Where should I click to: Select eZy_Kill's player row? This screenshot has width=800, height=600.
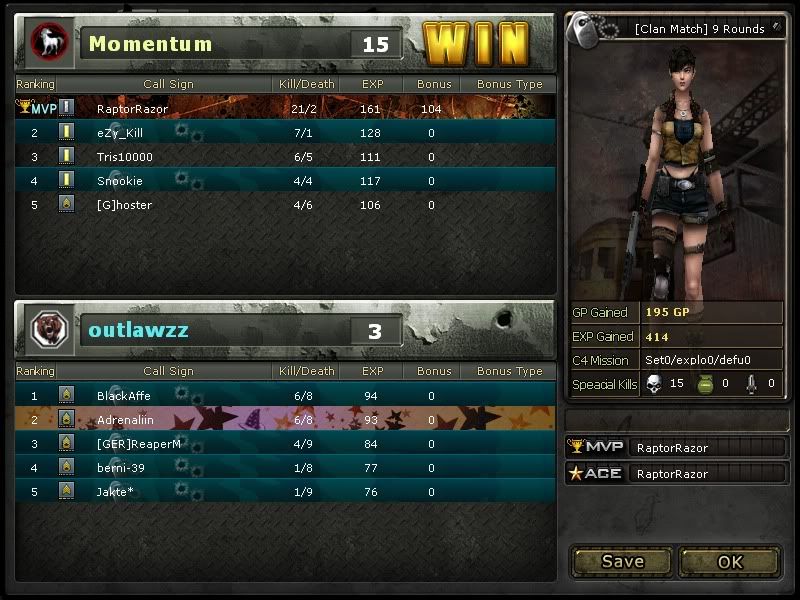285,132
